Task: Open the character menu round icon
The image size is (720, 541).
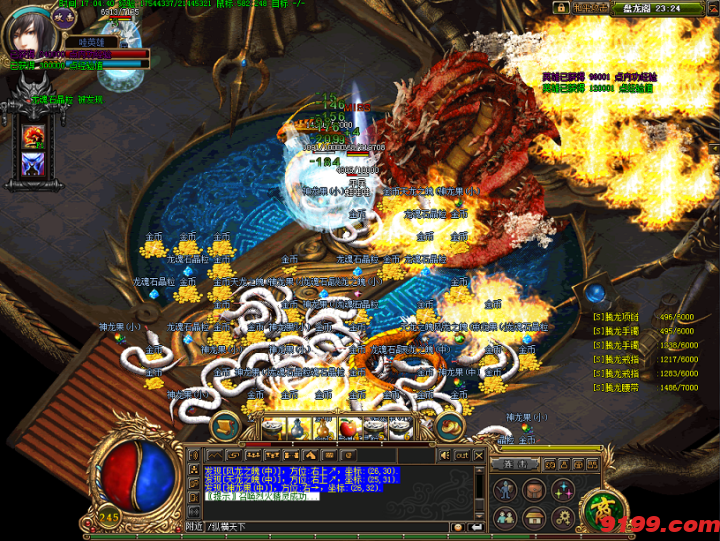Action: [506, 491]
